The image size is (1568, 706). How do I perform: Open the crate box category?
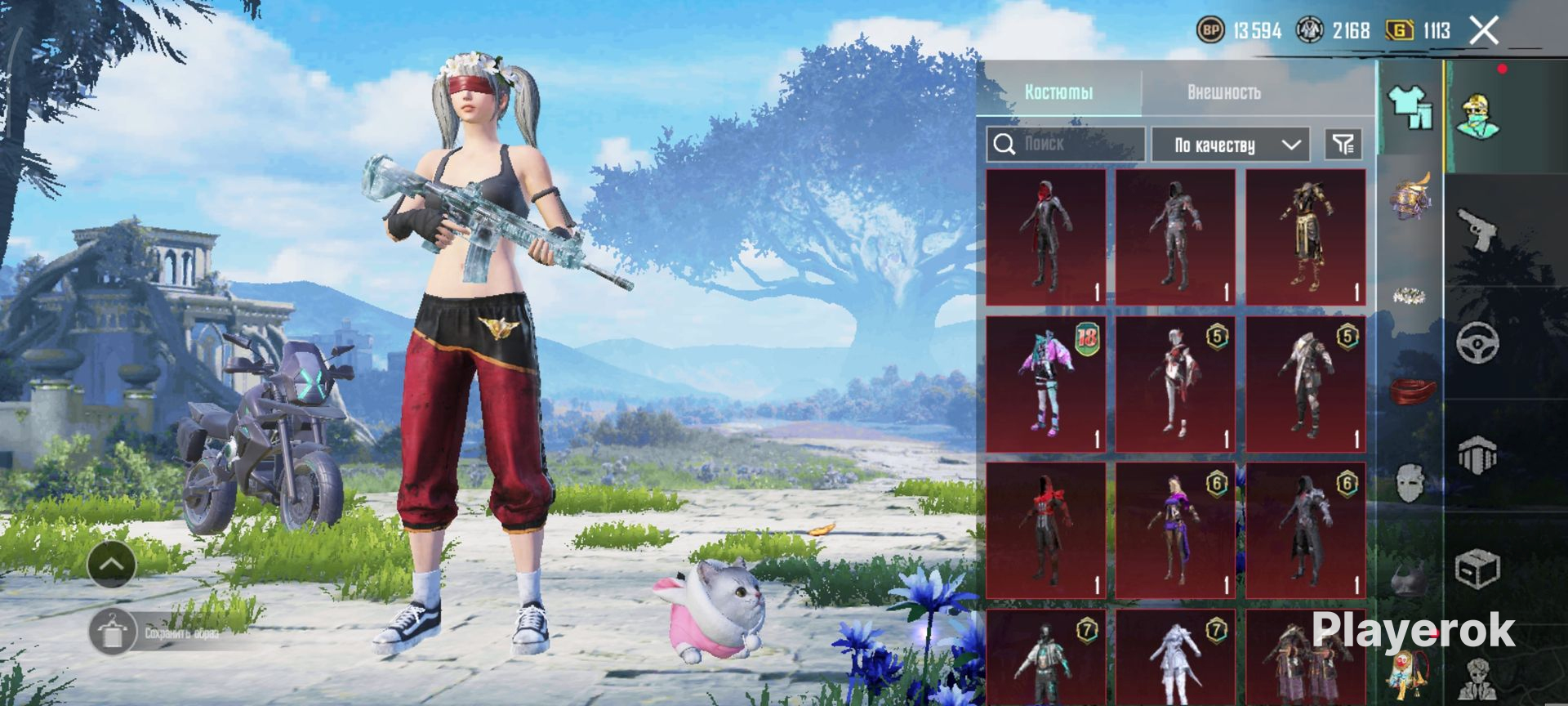[x=1477, y=568]
